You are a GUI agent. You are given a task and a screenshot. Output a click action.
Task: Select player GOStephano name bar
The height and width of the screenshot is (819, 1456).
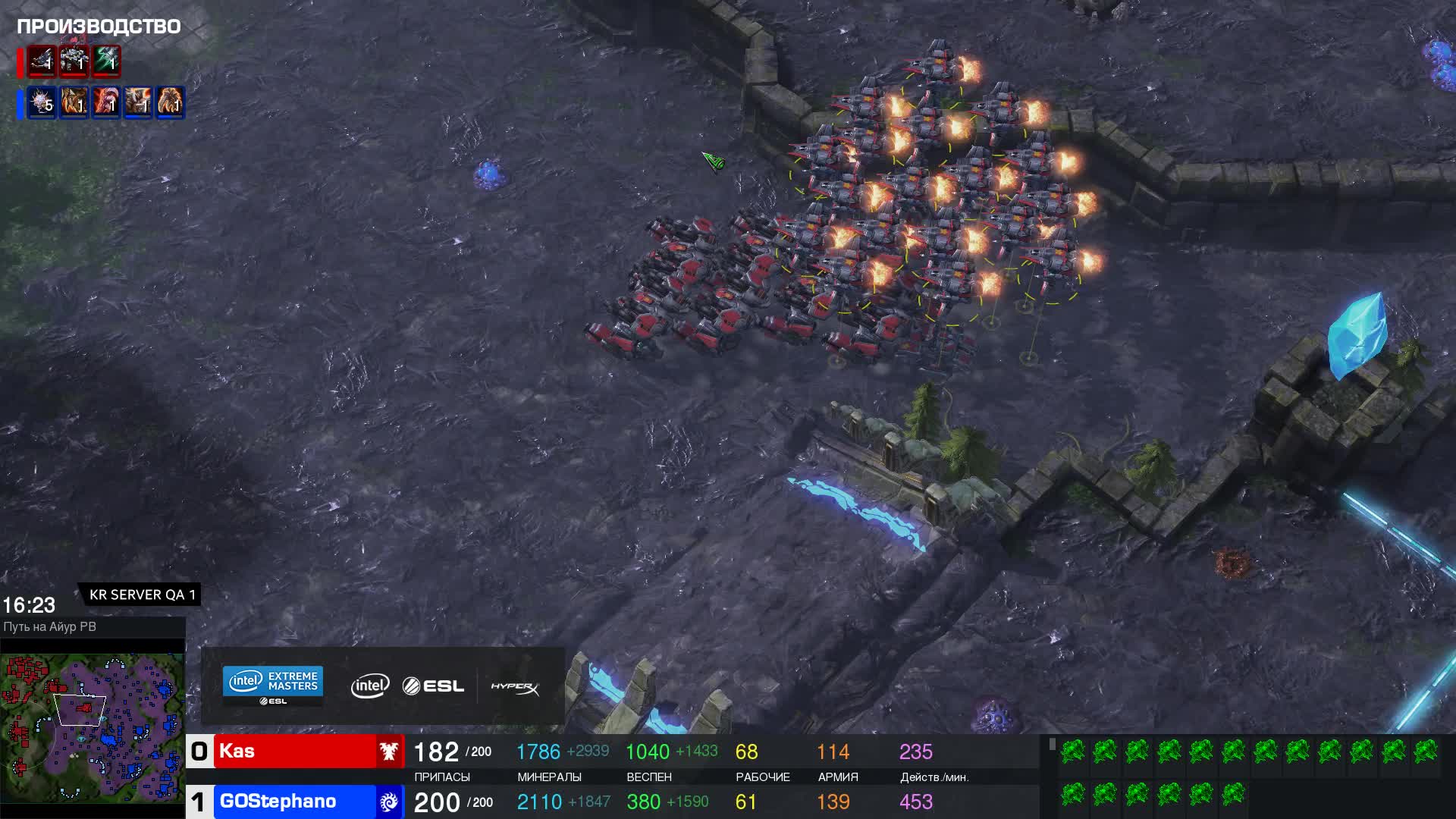click(295, 802)
